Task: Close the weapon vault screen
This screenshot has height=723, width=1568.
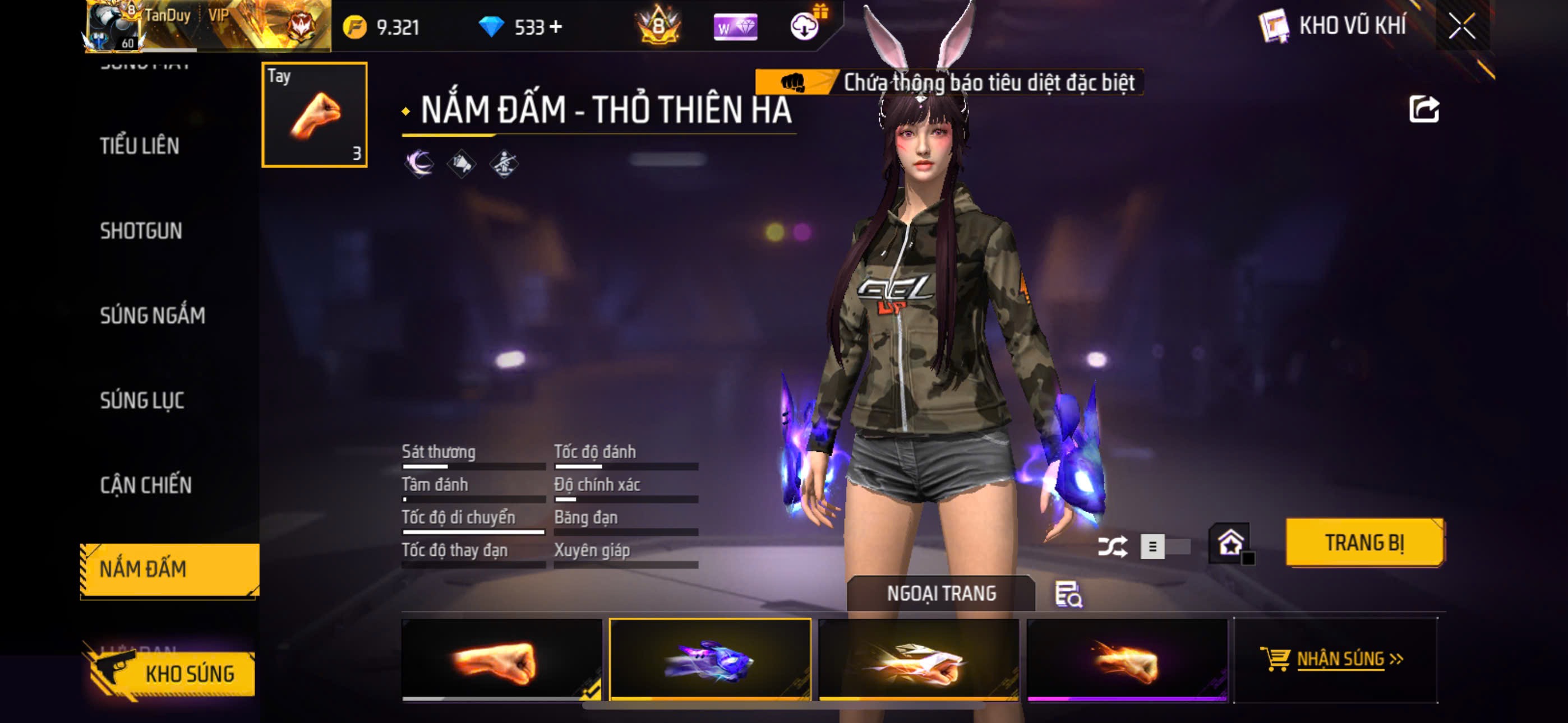Action: click(1462, 26)
